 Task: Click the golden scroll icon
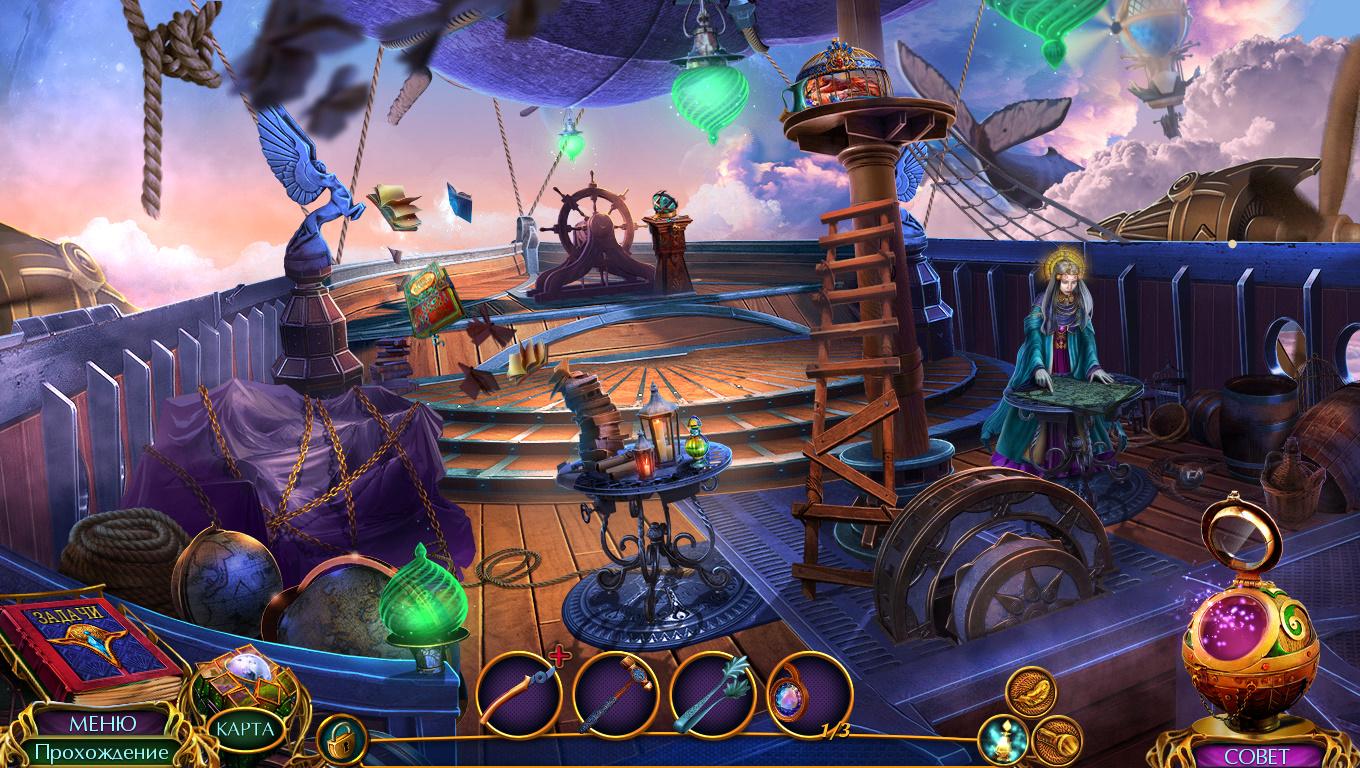click(1057, 739)
